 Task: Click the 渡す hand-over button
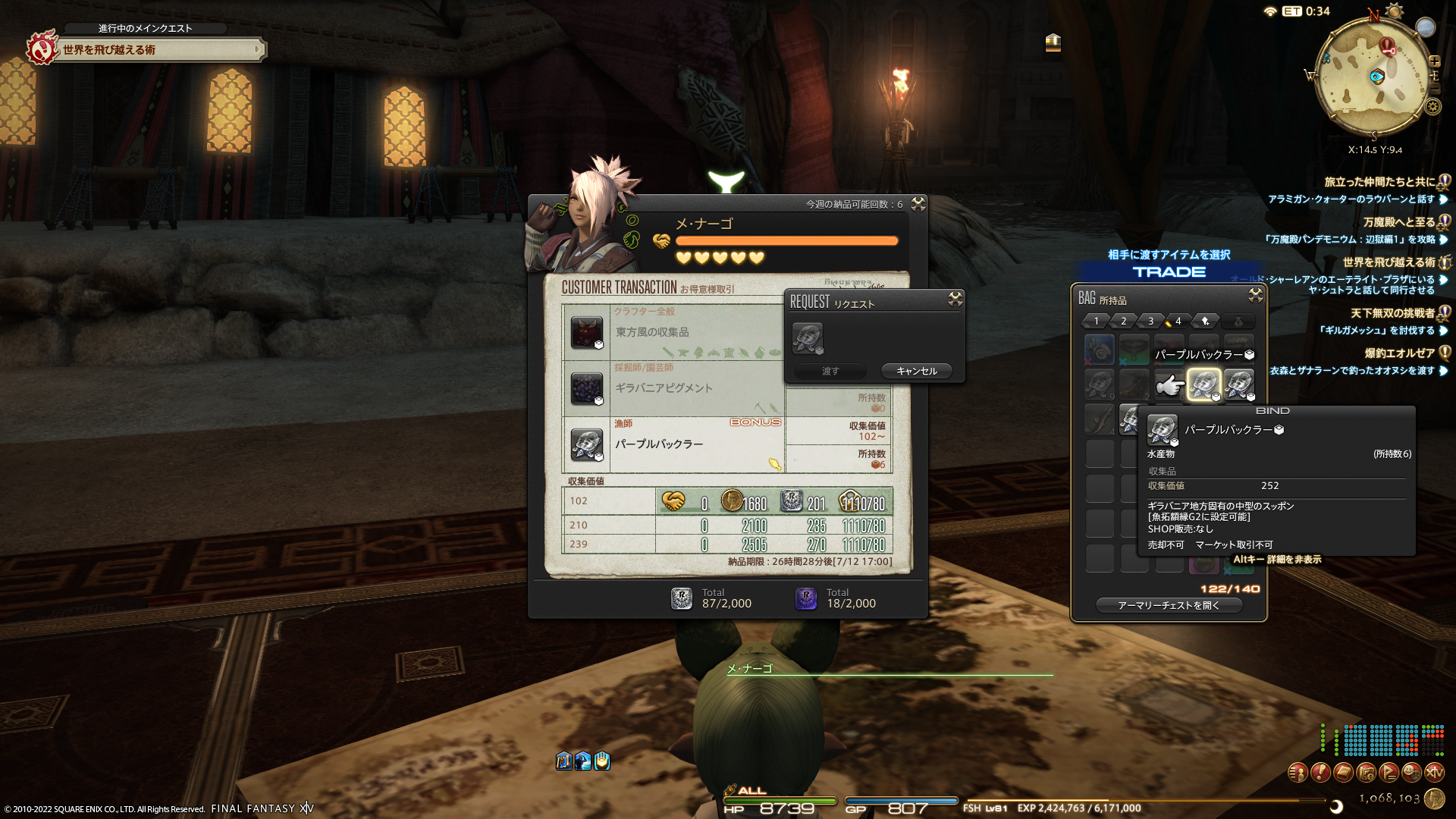pos(830,371)
